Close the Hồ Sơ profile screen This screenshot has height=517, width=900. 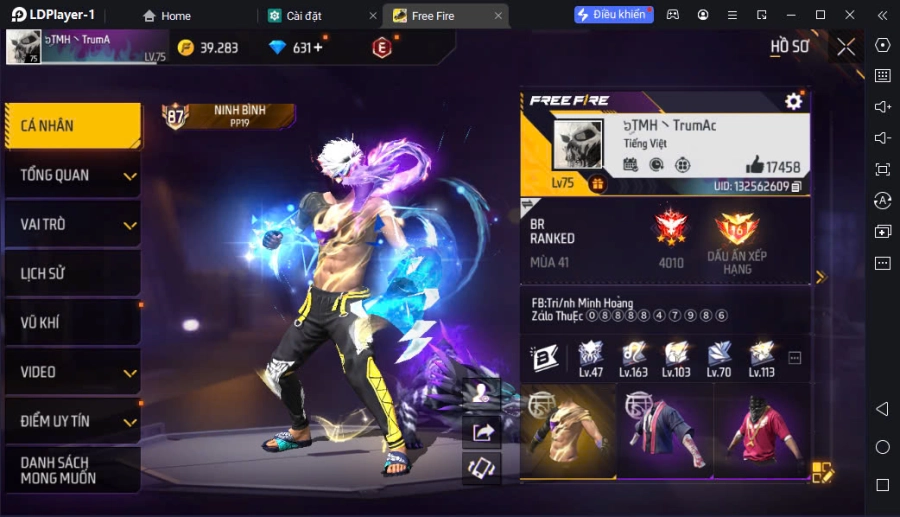point(846,47)
